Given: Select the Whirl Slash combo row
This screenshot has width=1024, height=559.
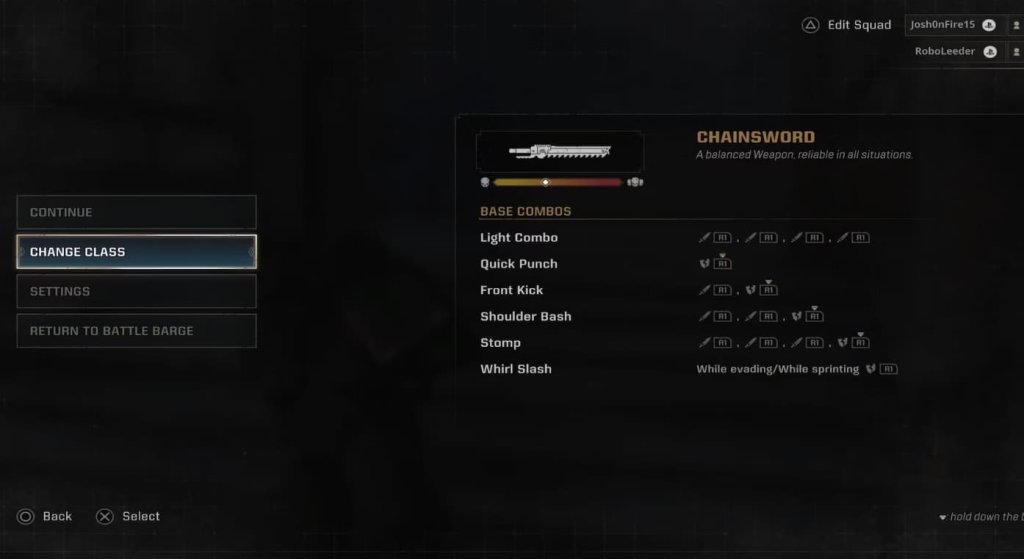Looking at the screenshot, I should [516, 369].
